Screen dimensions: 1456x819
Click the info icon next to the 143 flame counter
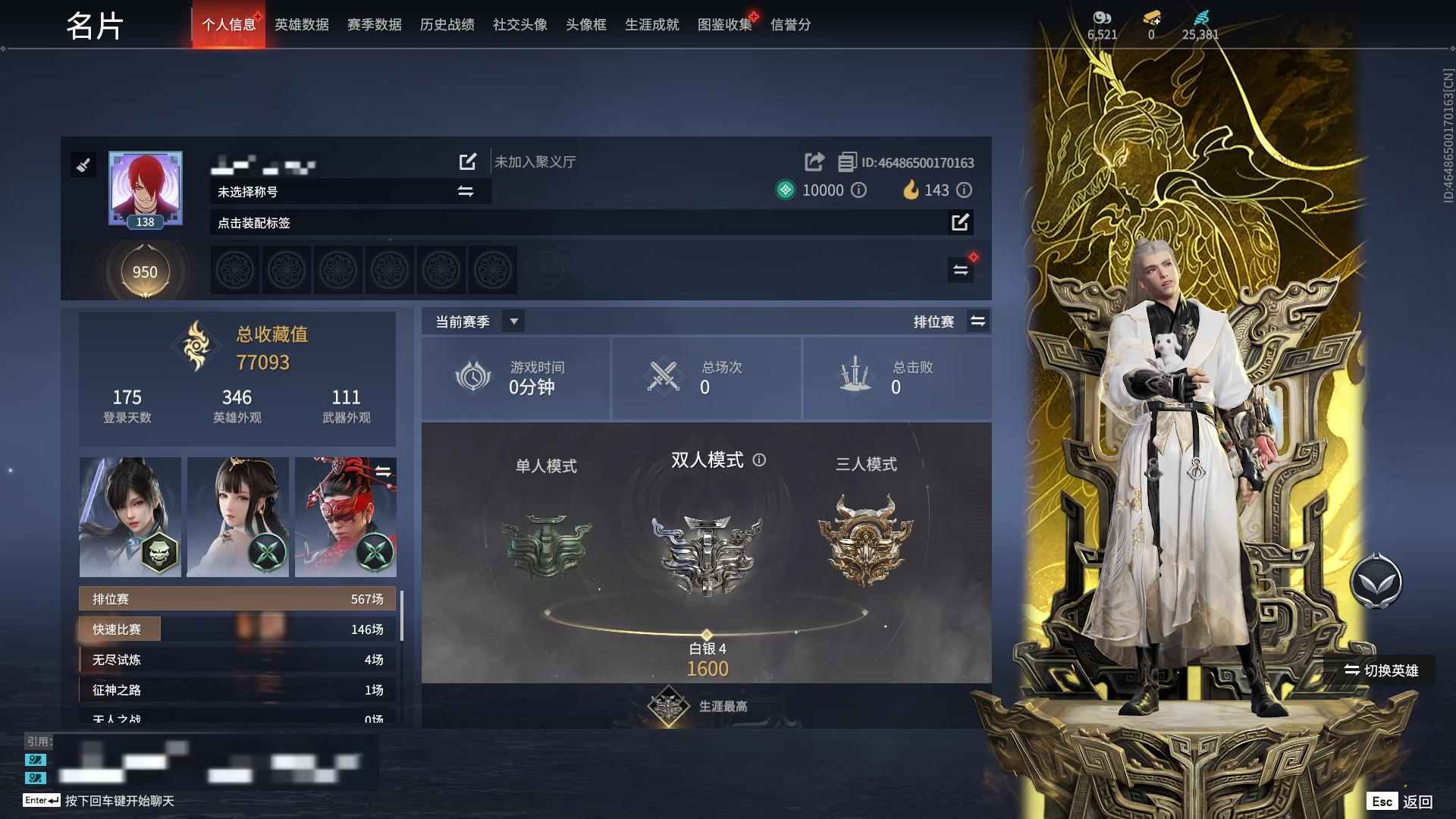pos(963,191)
